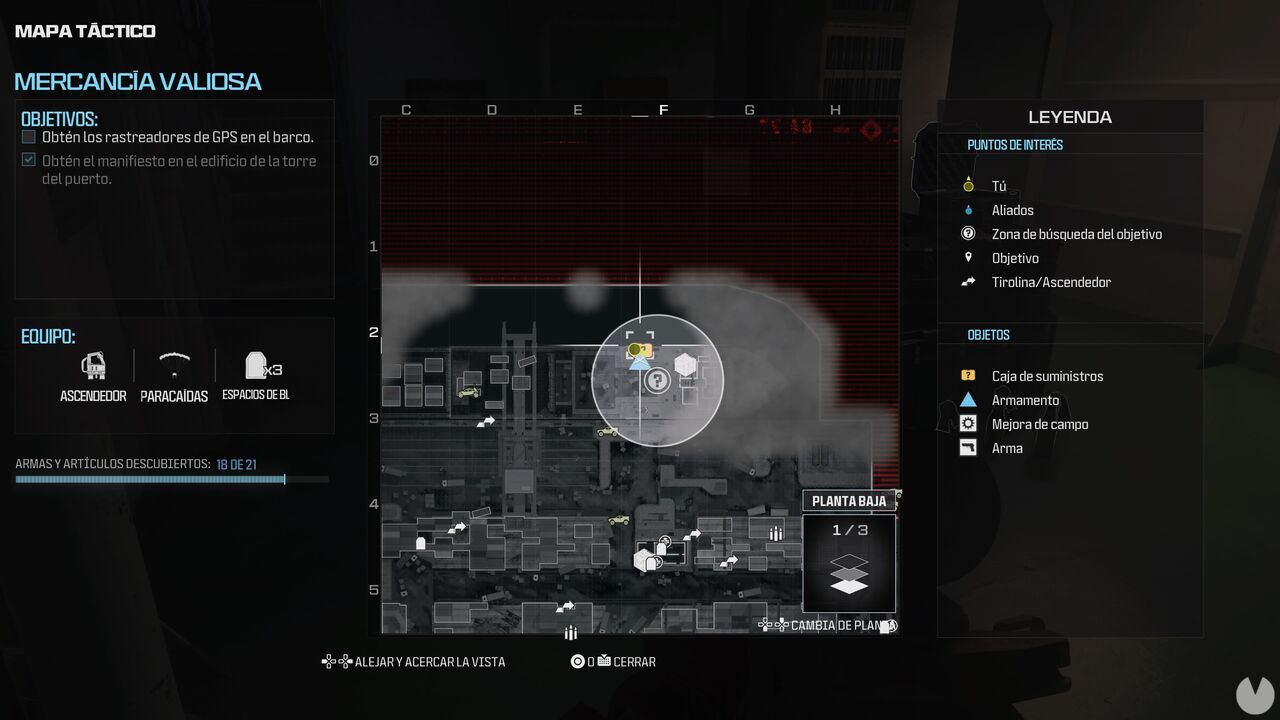Click the Ascendedor equipment icon in the Equipo panel
Screen dimensions: 1280x720
[93, 365]
